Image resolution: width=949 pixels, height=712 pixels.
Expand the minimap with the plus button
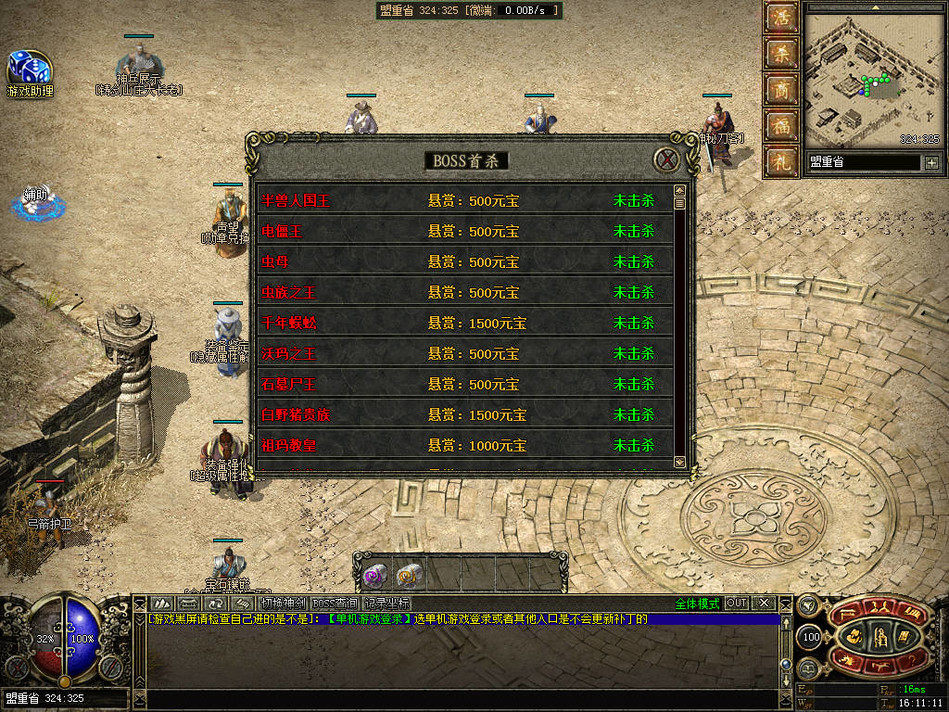tap(932, 162)
